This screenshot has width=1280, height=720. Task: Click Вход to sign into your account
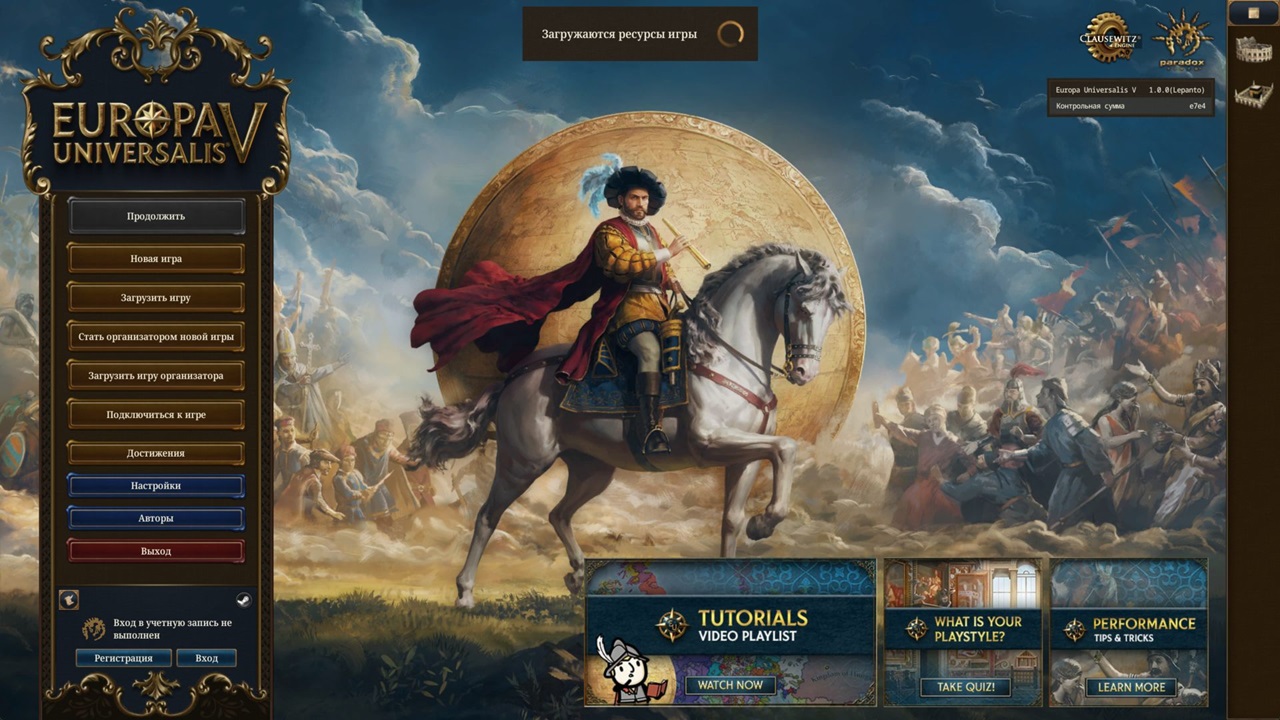point(207,658)
